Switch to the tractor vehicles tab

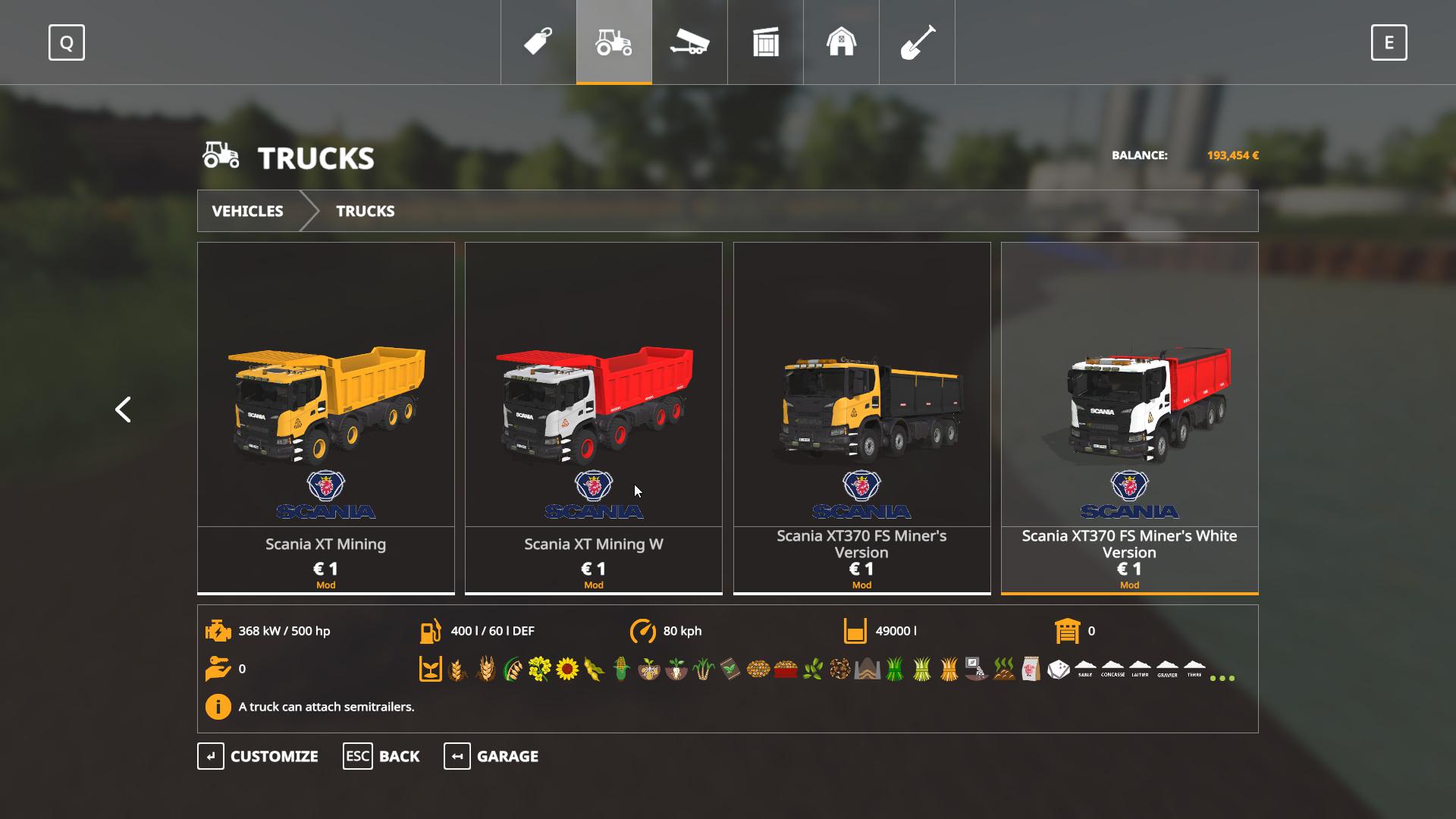point(613,42)
